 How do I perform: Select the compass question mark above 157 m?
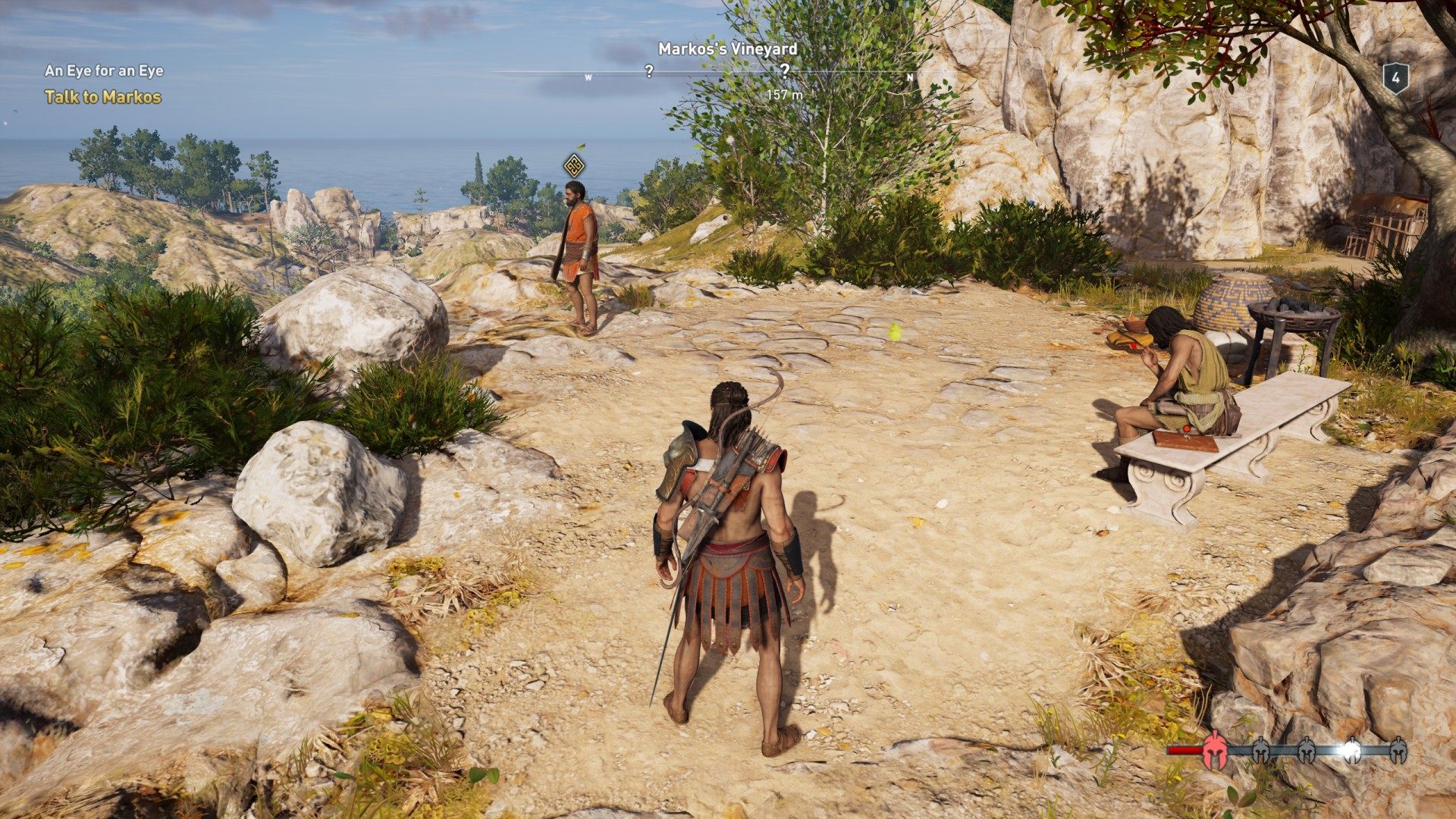[785, 71]
